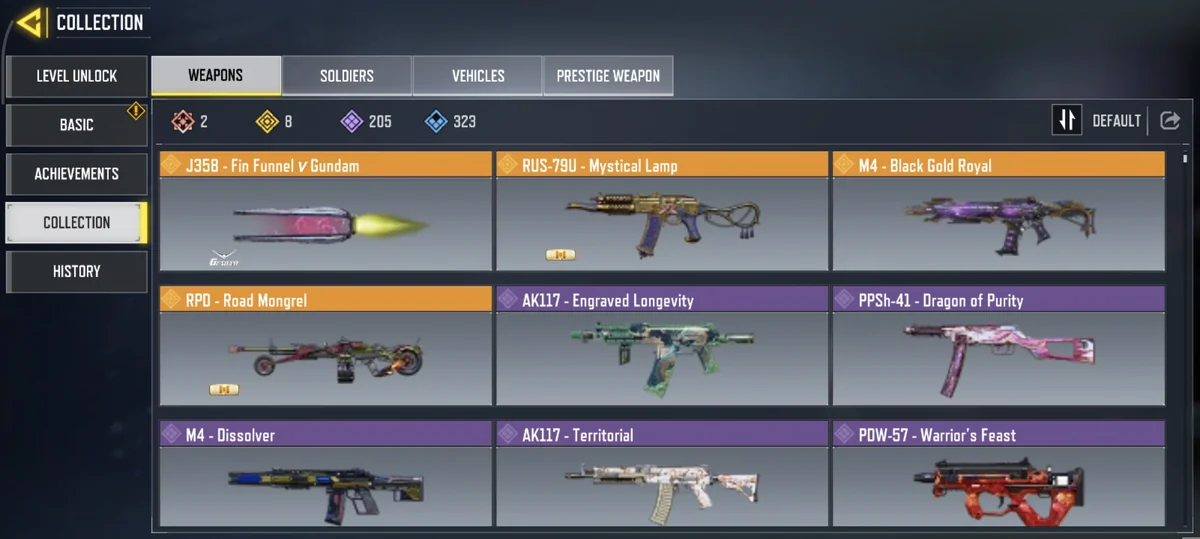The height and width of the screenshot is (539, 1200).
Task: Select the Collection sidebar entry
Action: coord(76,222)
